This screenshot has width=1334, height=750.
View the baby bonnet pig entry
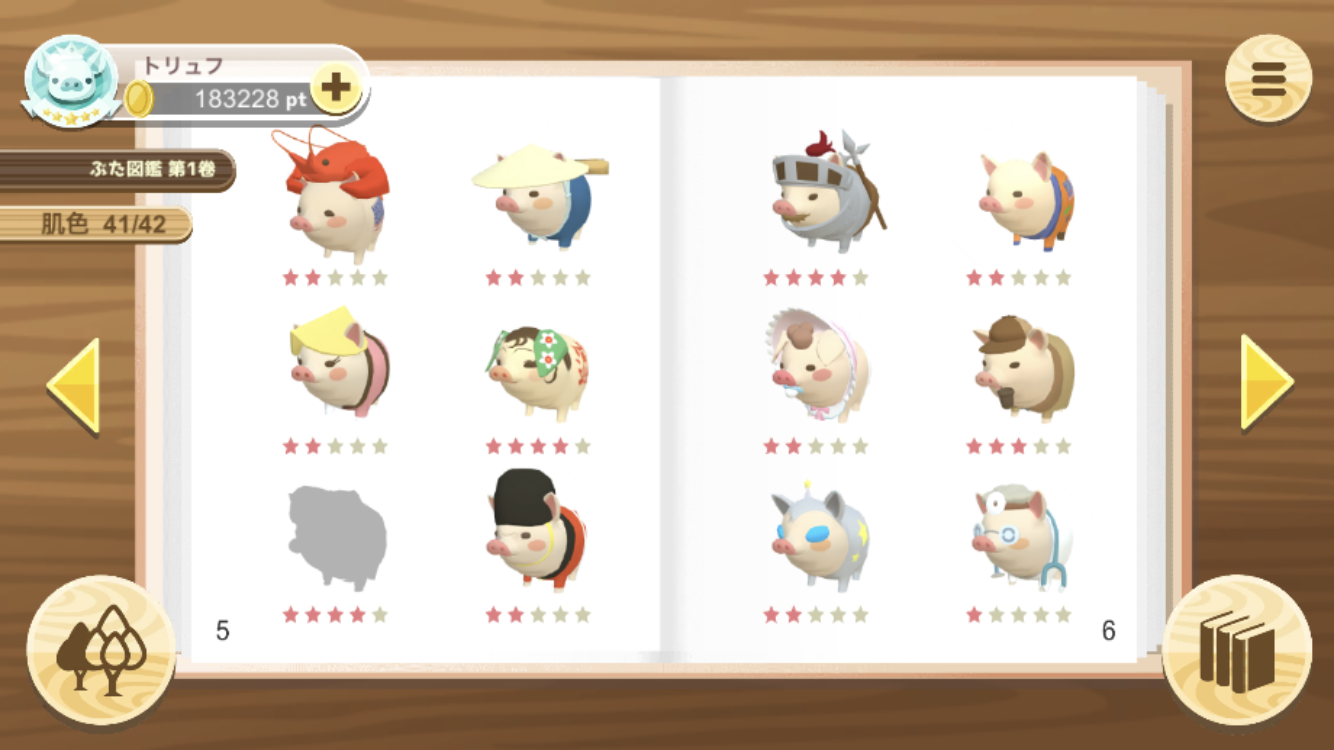(x=816, y=363)
